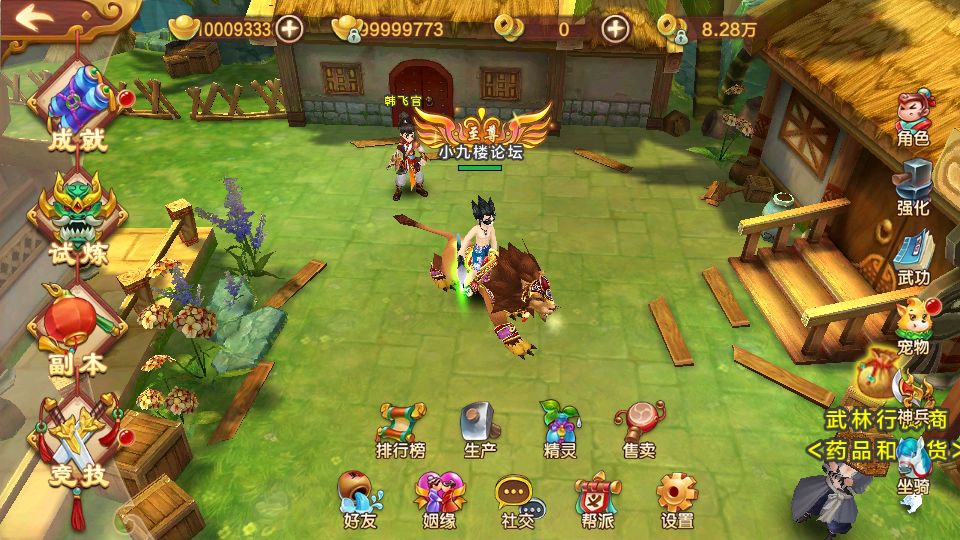Add gold ingots with the plus button
This screenshot has height=540, width=960.
[290, 28]
